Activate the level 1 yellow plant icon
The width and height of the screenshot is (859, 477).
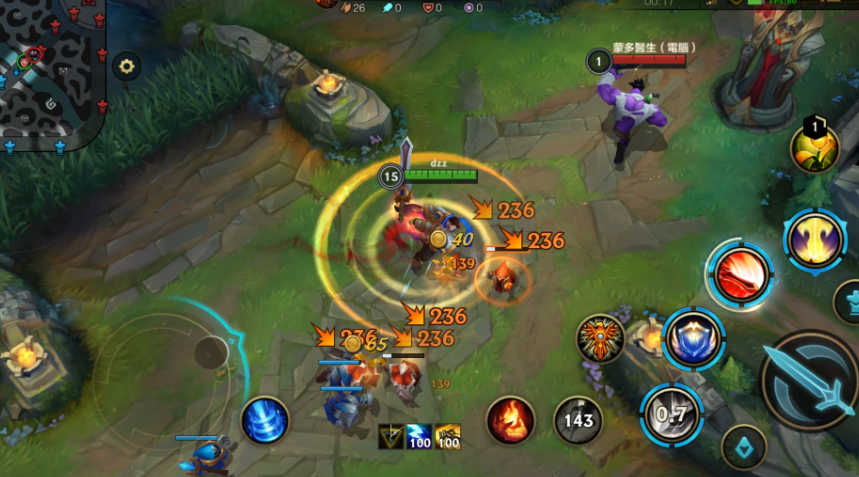pos(814,148)
